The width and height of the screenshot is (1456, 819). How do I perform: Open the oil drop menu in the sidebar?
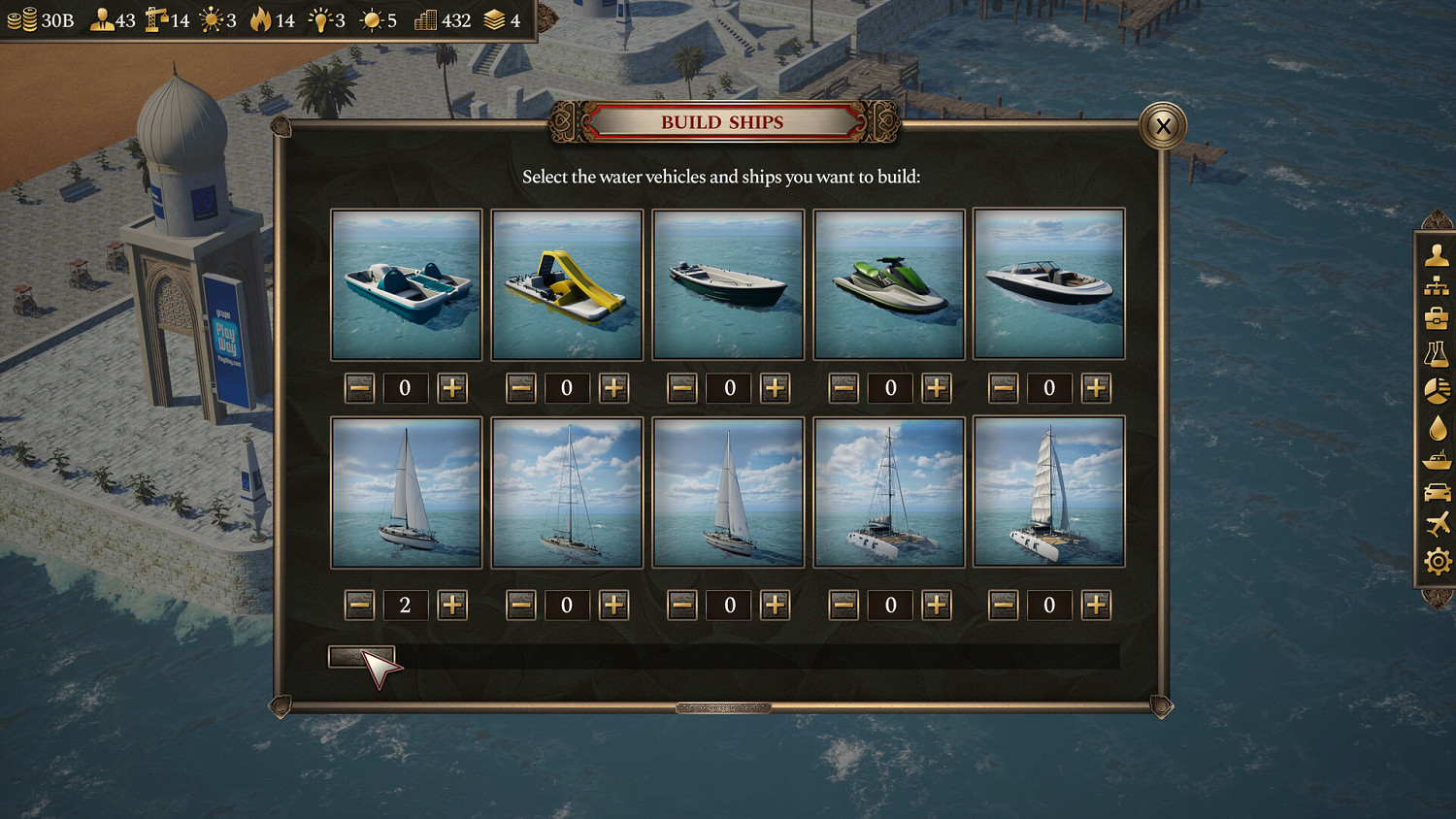point(1438,427)
